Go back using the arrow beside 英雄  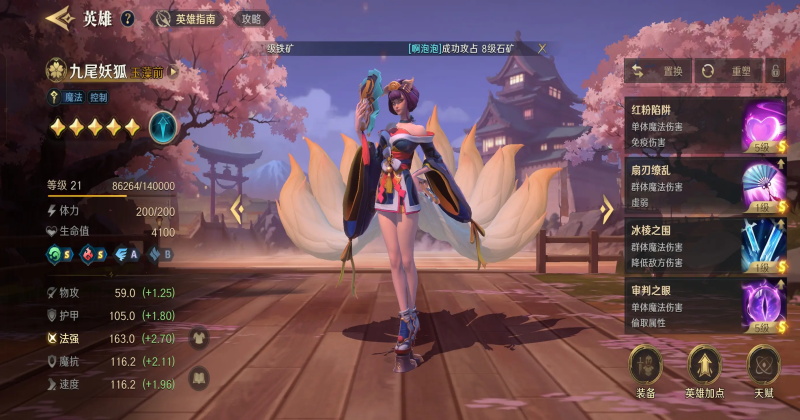(x=60, y=18)
